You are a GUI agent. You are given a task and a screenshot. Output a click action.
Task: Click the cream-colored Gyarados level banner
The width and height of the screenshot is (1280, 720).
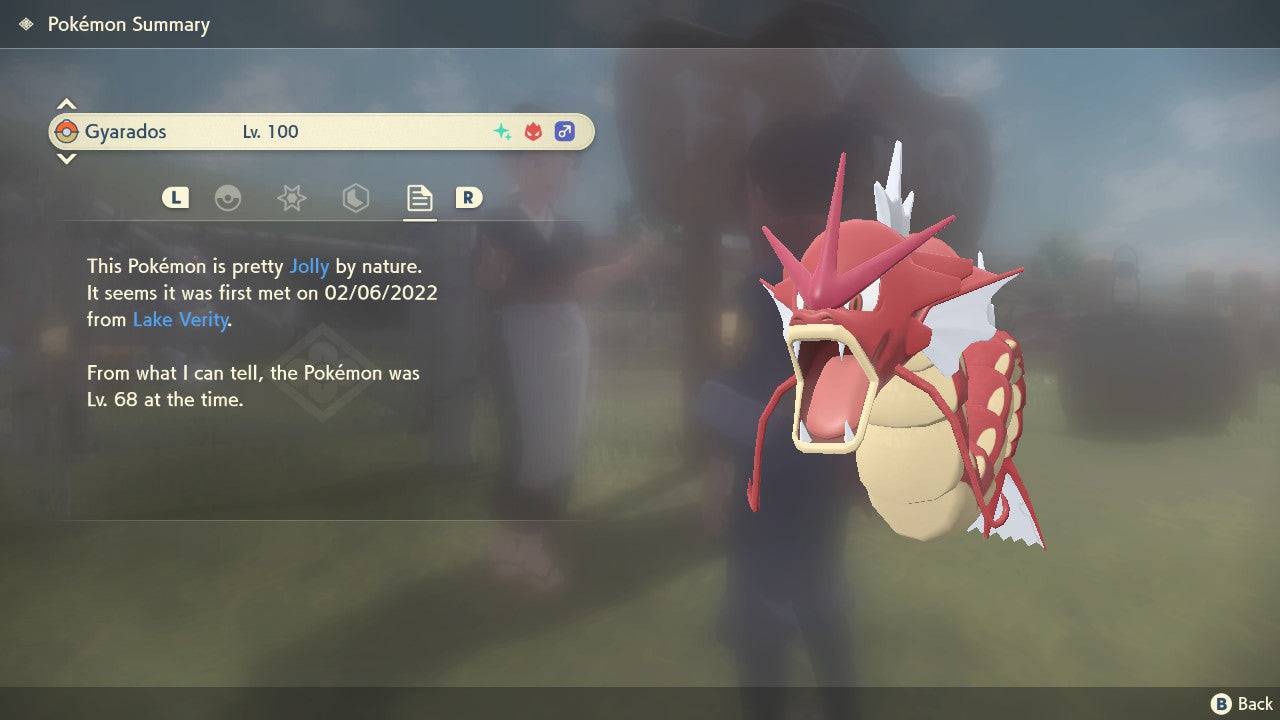pos(320,131)
